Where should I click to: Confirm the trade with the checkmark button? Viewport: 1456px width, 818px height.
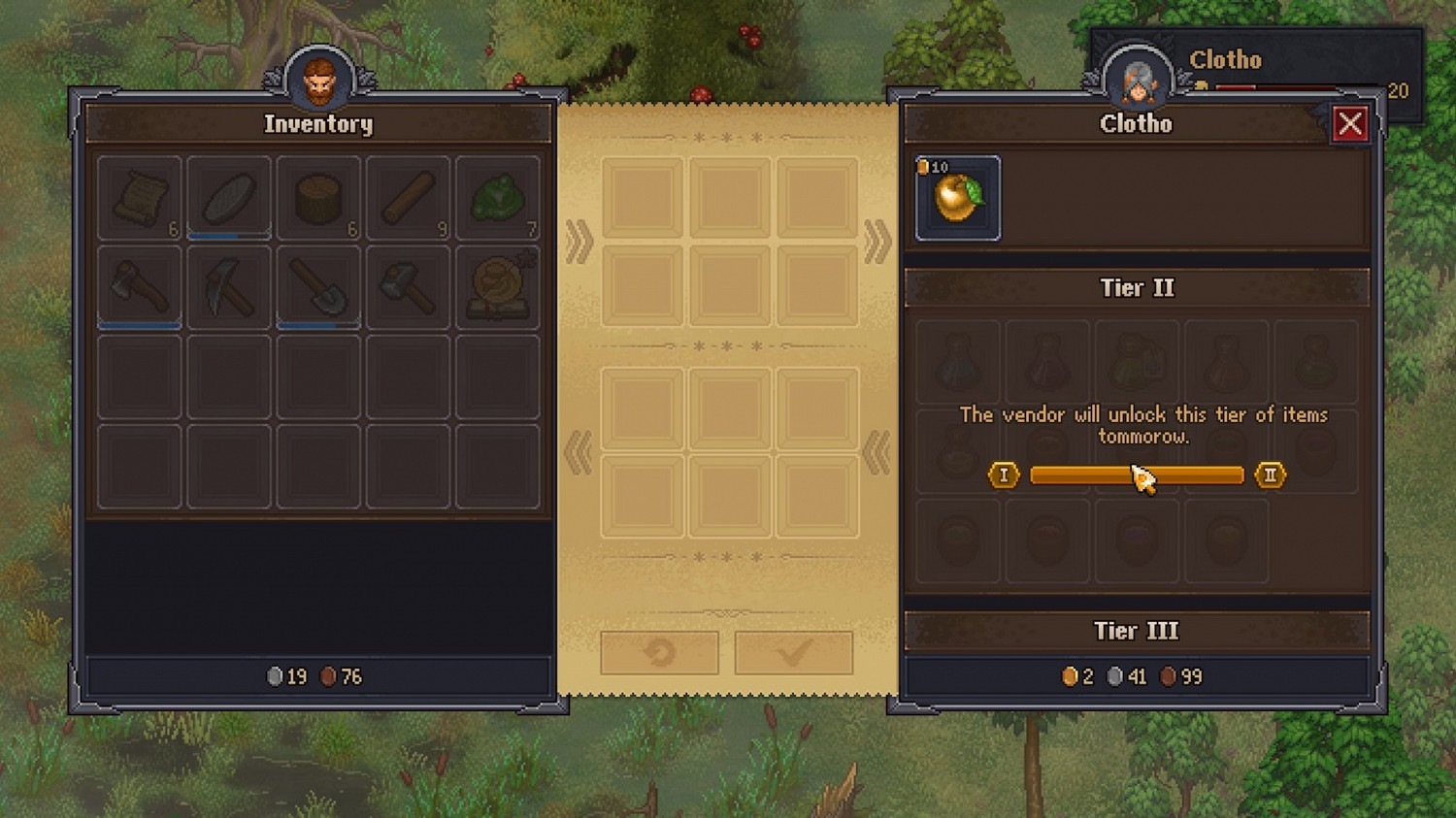click(793, 652)
